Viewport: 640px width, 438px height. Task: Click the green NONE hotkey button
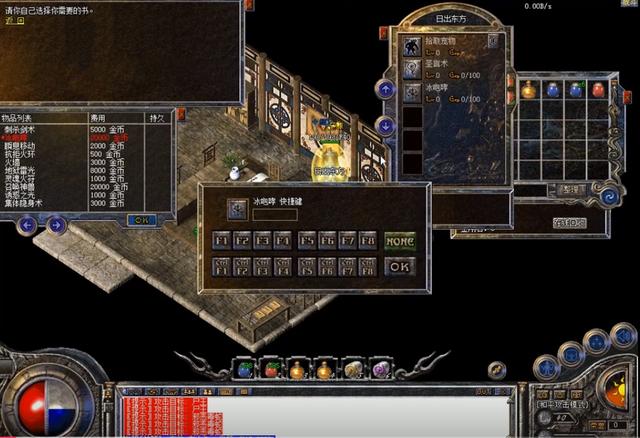pos(399,241)
